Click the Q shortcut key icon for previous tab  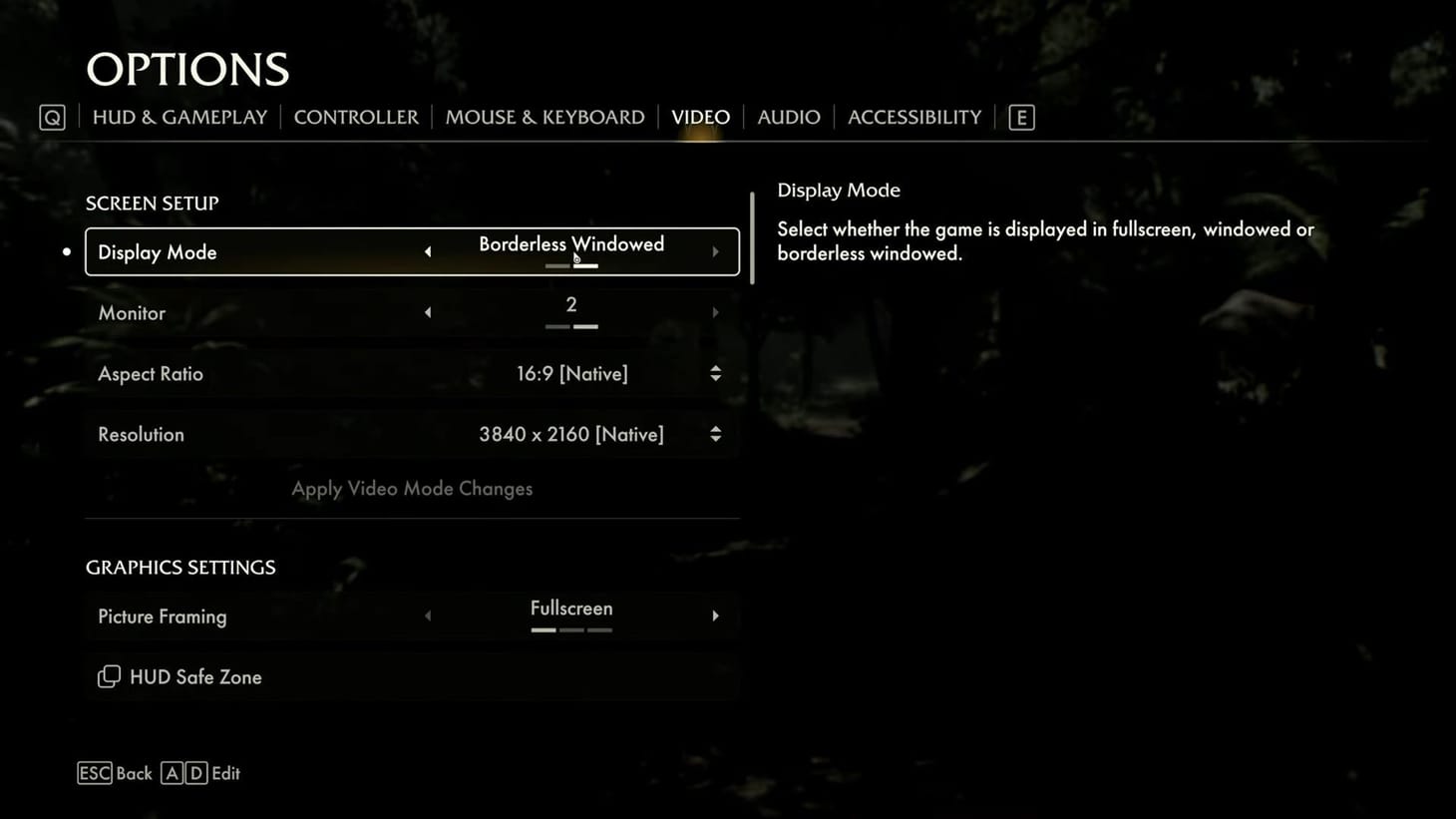click(51, 117)
